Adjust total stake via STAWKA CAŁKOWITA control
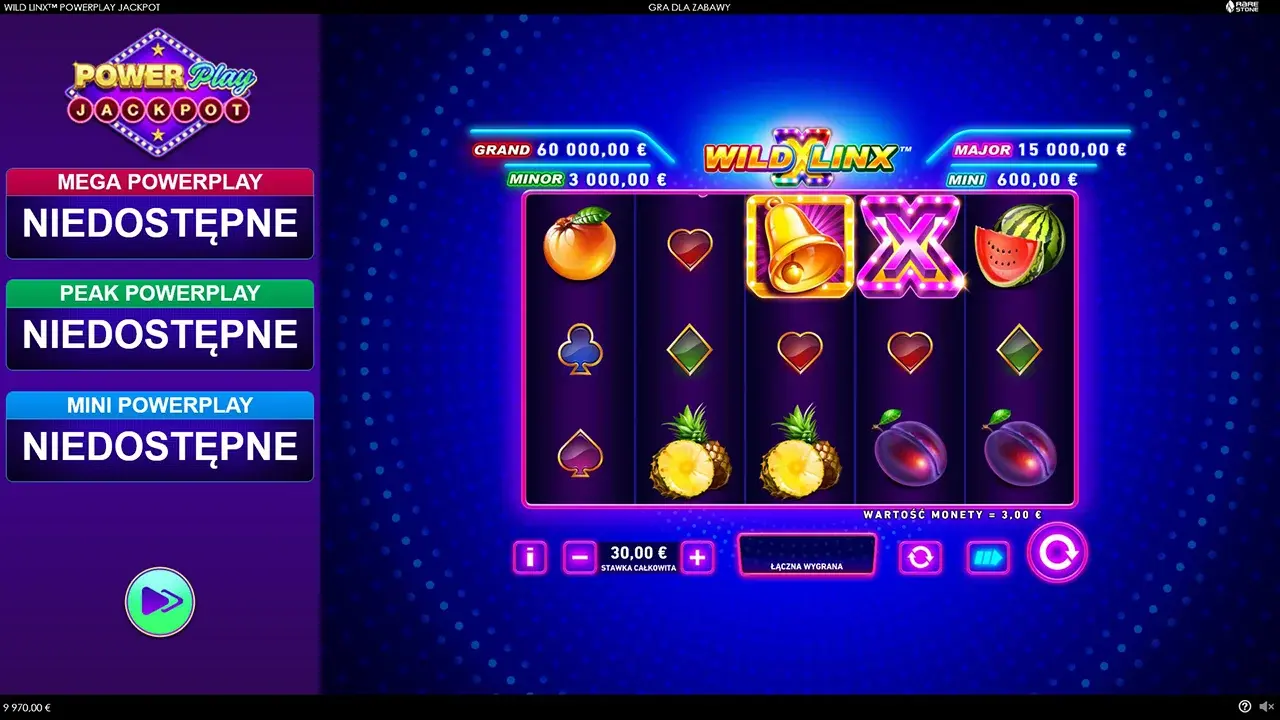The image size is (1280, 720). point(637,557)
